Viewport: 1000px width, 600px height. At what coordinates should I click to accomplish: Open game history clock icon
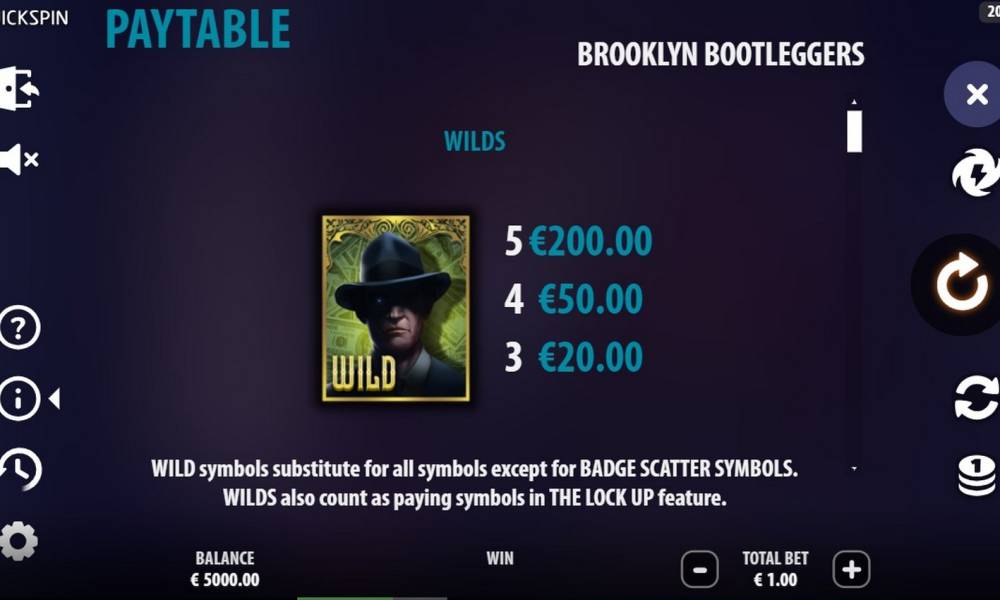(x=20, y=469)
